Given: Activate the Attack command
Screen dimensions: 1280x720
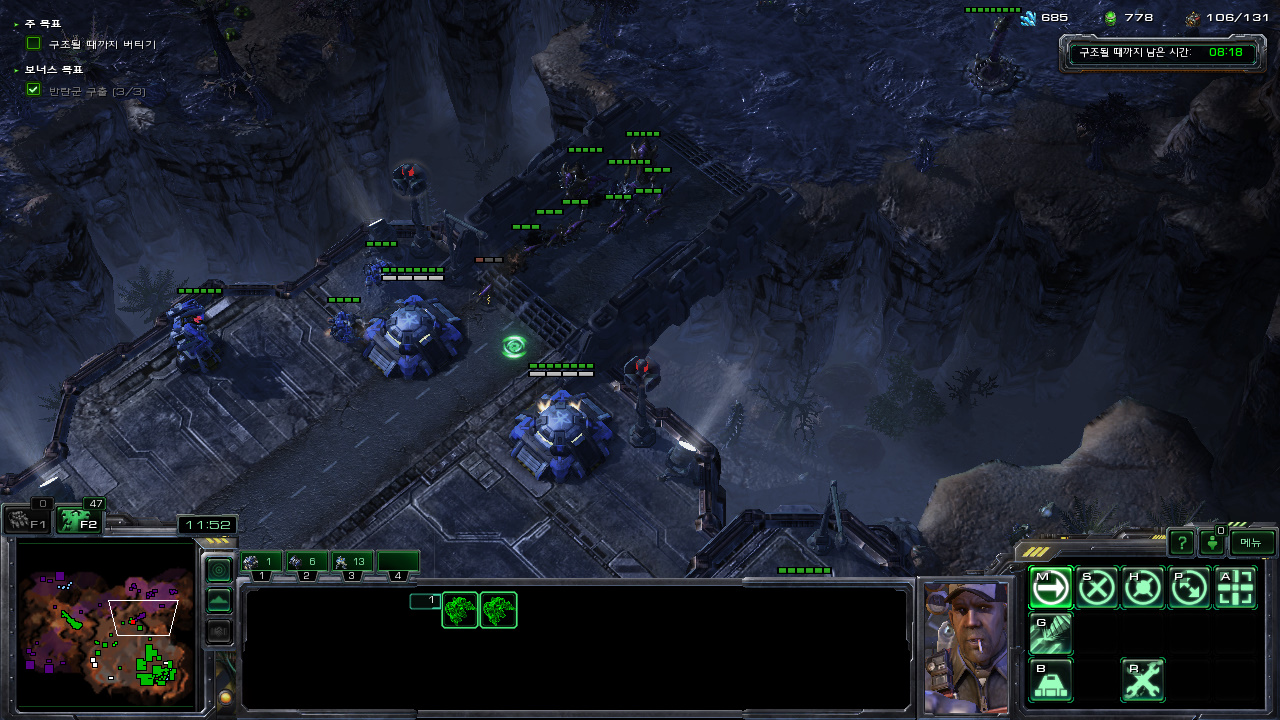Looking at the screenshot, I should pyautogui.click(x=1236, y=588).
